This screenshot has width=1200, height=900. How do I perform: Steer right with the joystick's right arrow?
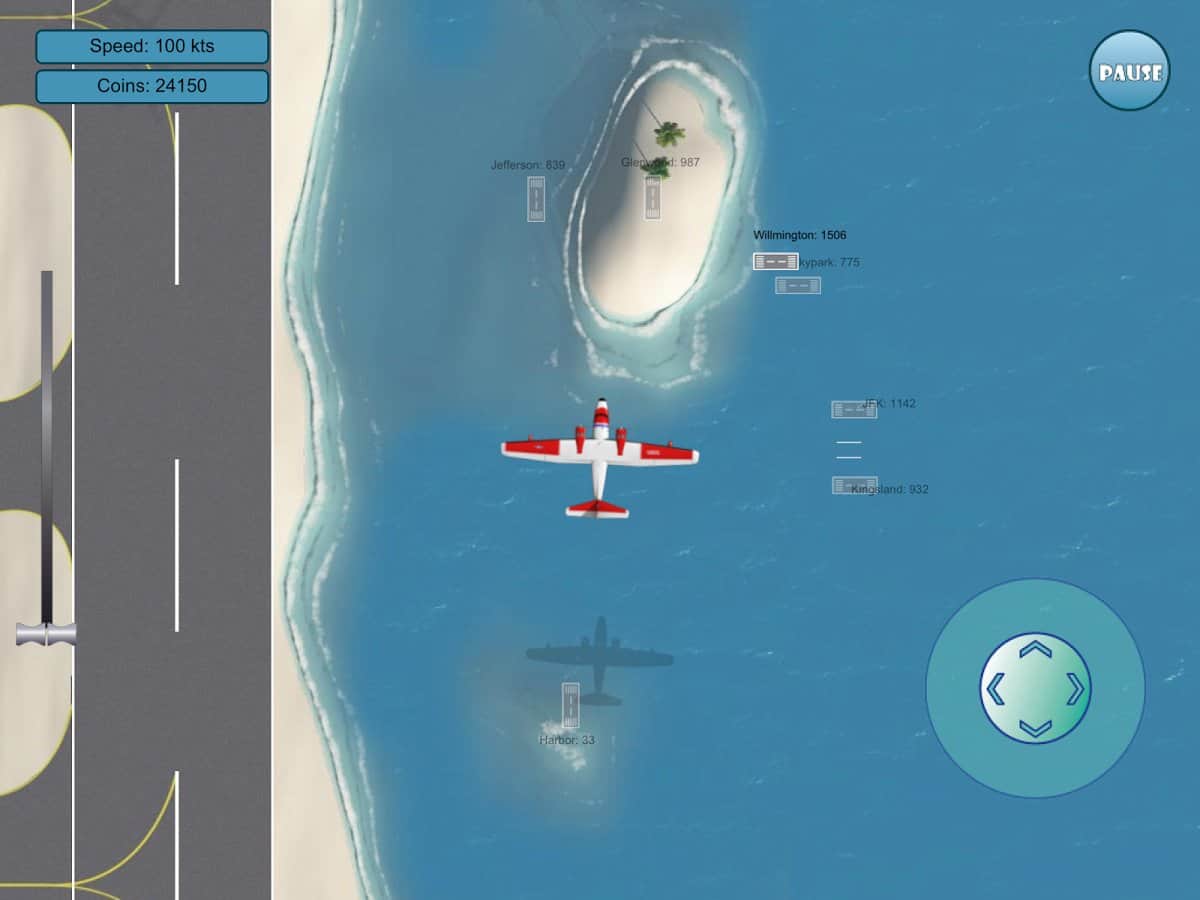(1075, 689)
